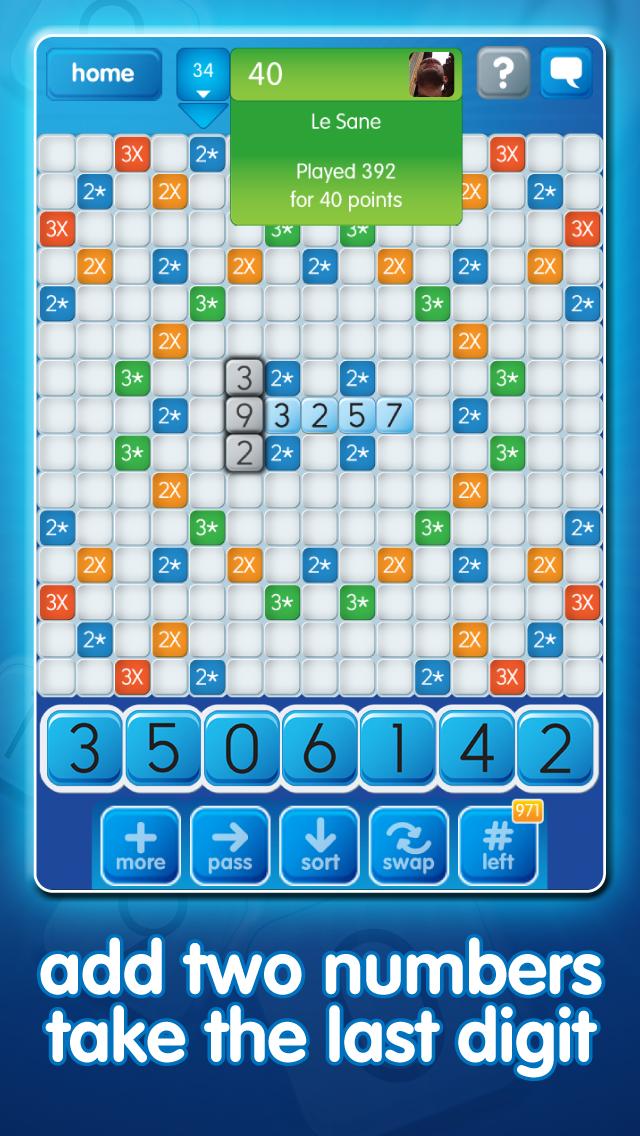Select the 5 tile in the rack
Image resolution: width=640 pixels, height=1136 pixels.
(162, 749)
